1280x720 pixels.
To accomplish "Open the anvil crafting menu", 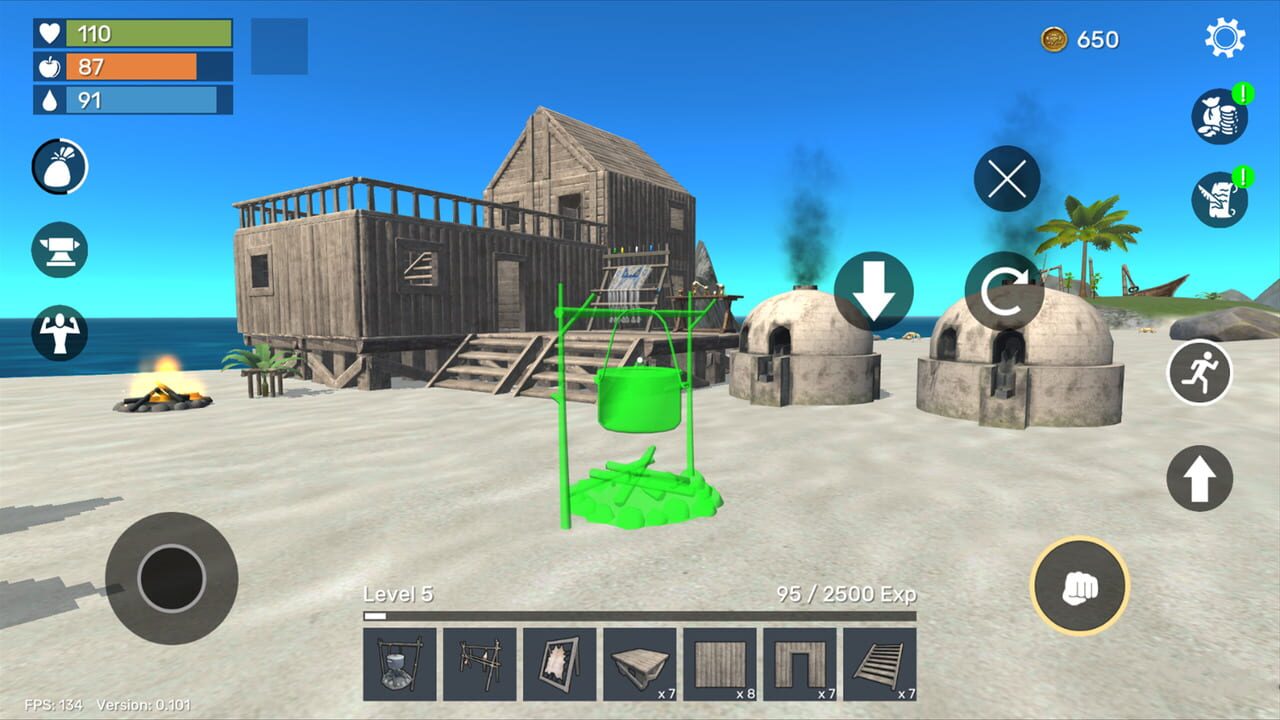I will point(58,250).
